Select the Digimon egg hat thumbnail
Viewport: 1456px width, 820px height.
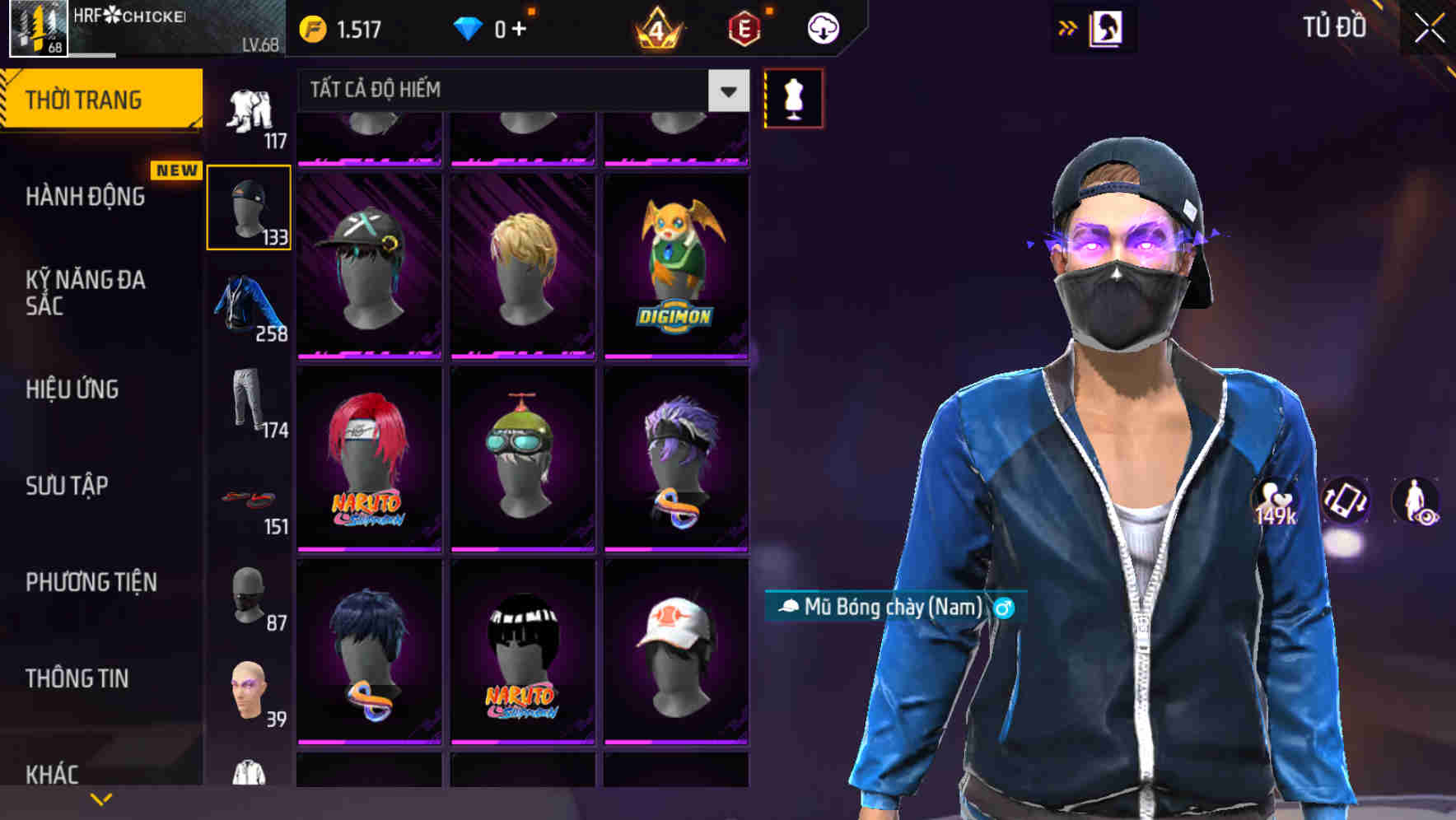pyautogui.click(x=675, y=263)
